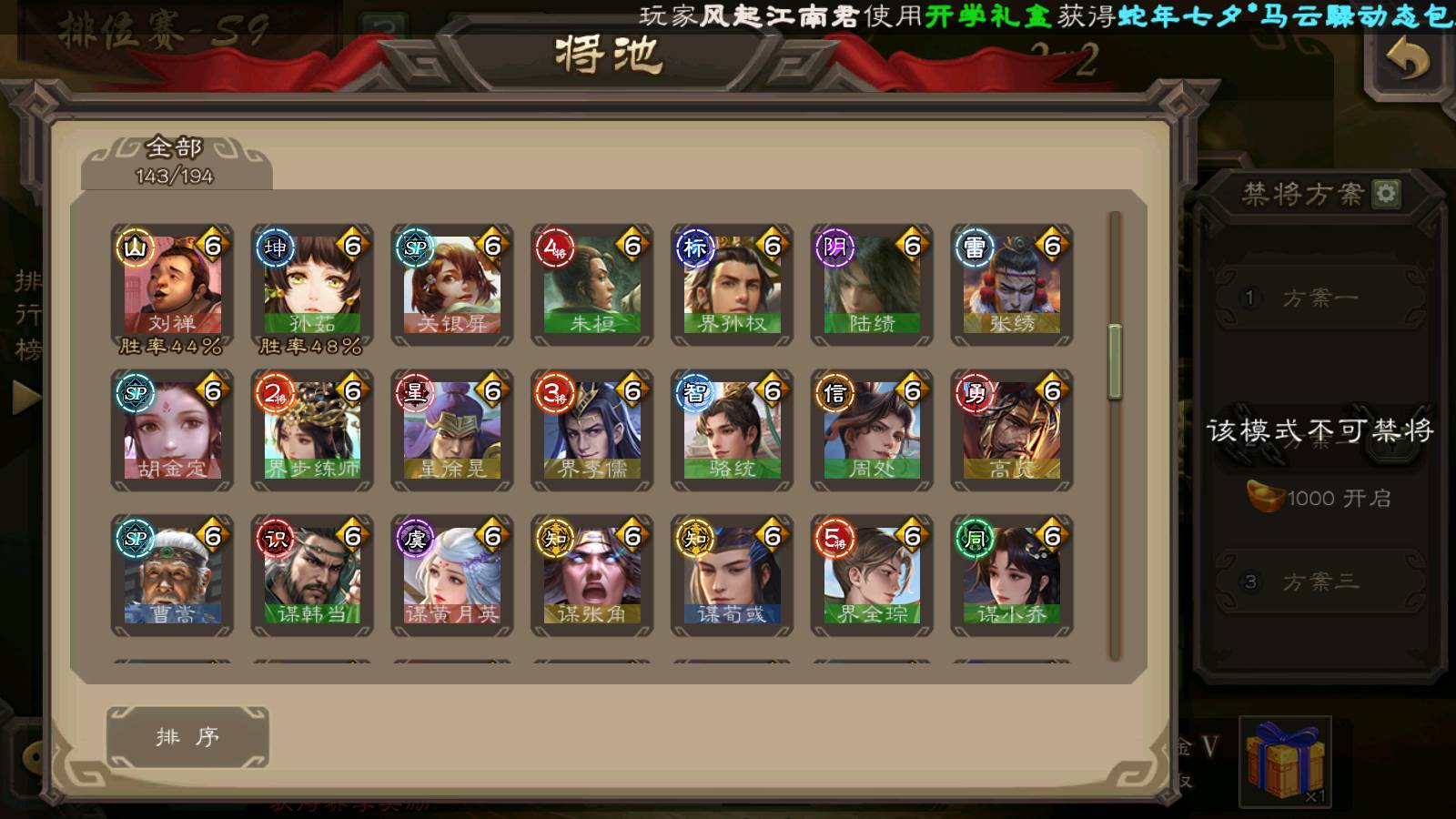Pick the 谋小乔 general card
Screen dimensions: 1456x819
click(1012, 576)
